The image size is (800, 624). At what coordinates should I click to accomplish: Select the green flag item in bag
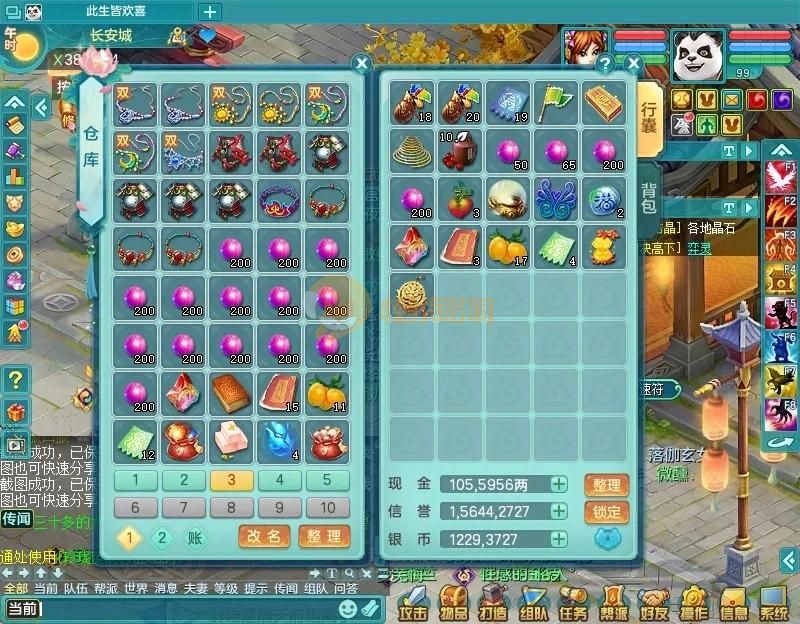point(557,102)
